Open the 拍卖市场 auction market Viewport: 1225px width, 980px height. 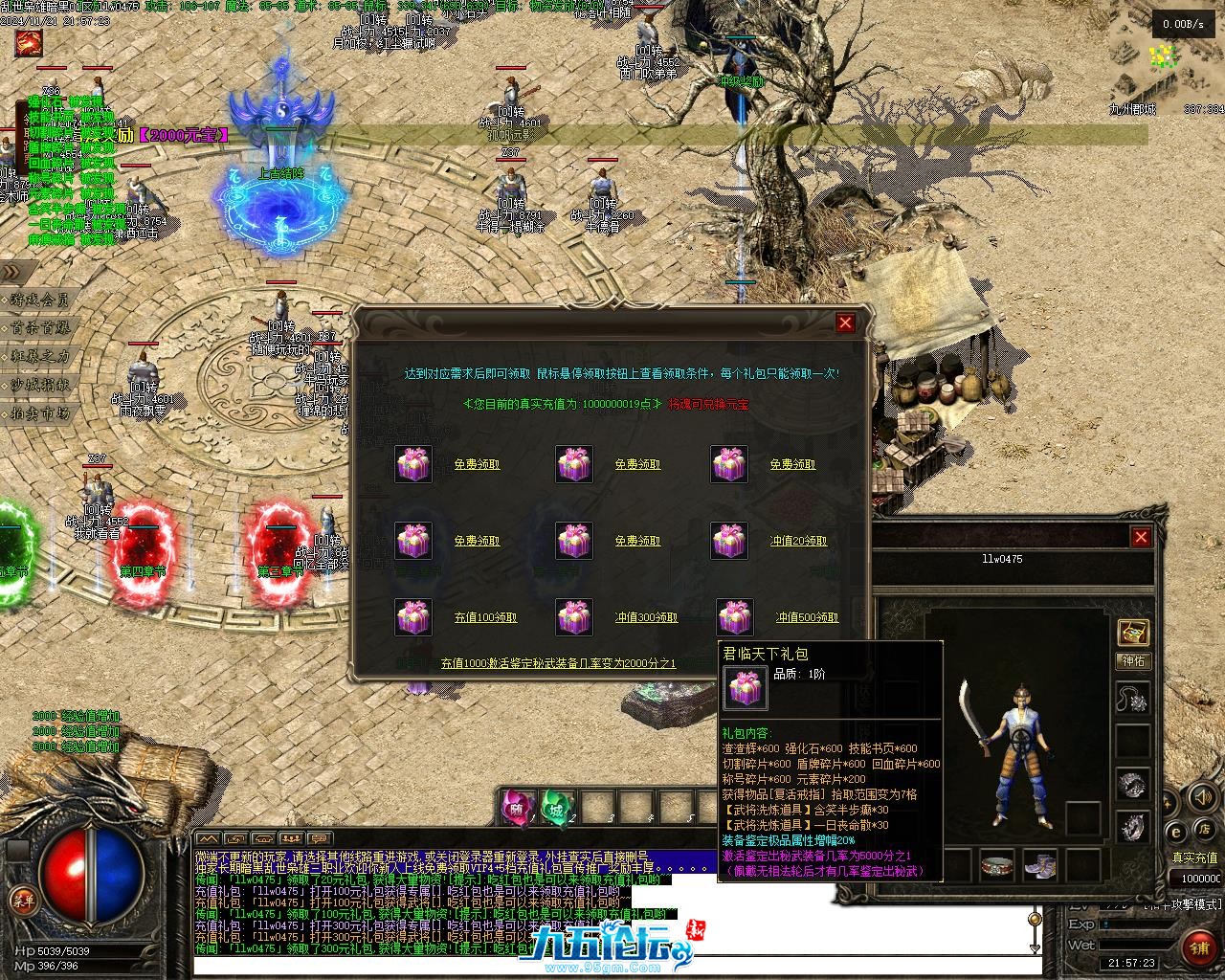40,413
